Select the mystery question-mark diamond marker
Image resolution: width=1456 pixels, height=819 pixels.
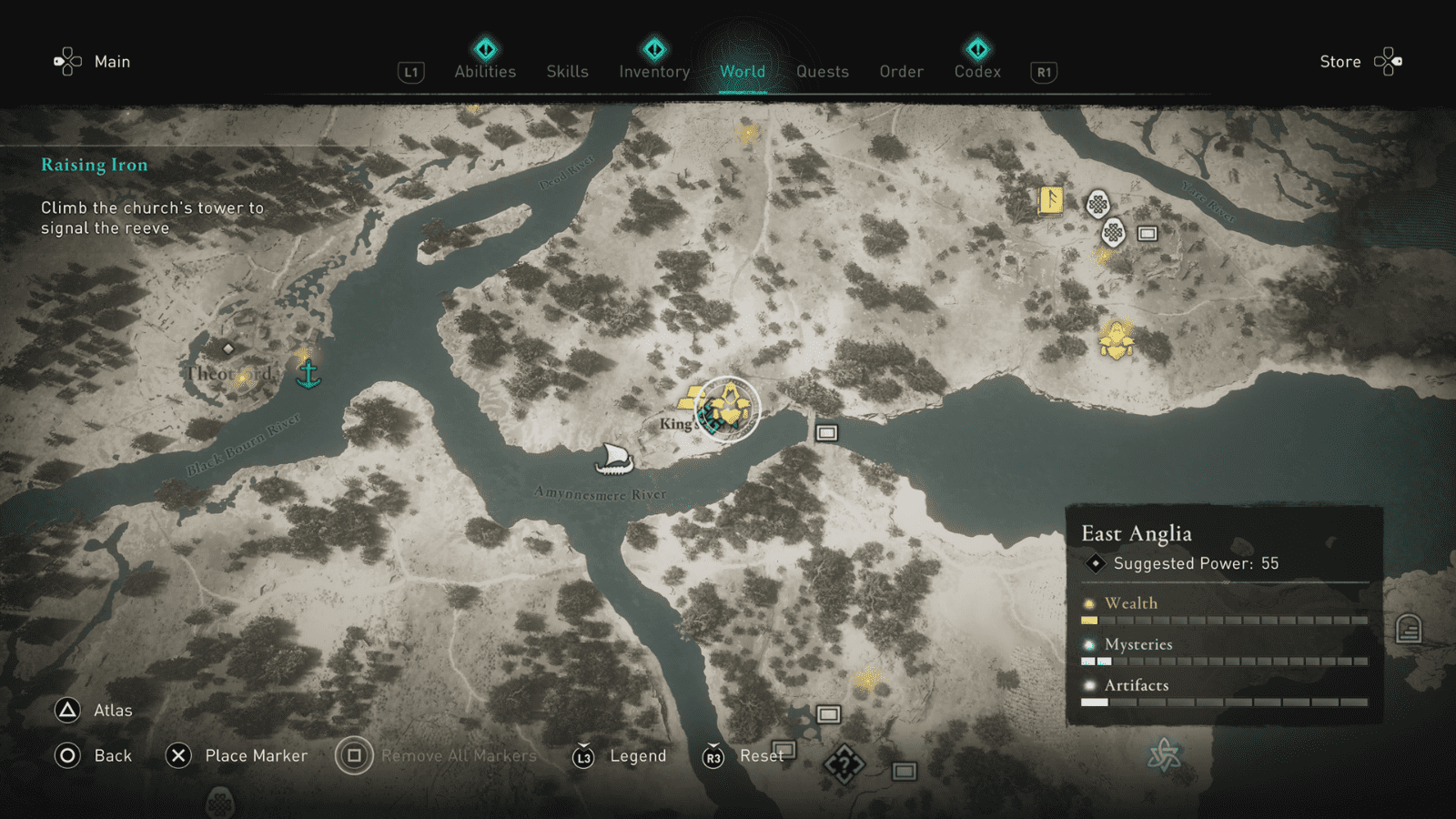tap(844, 764)
